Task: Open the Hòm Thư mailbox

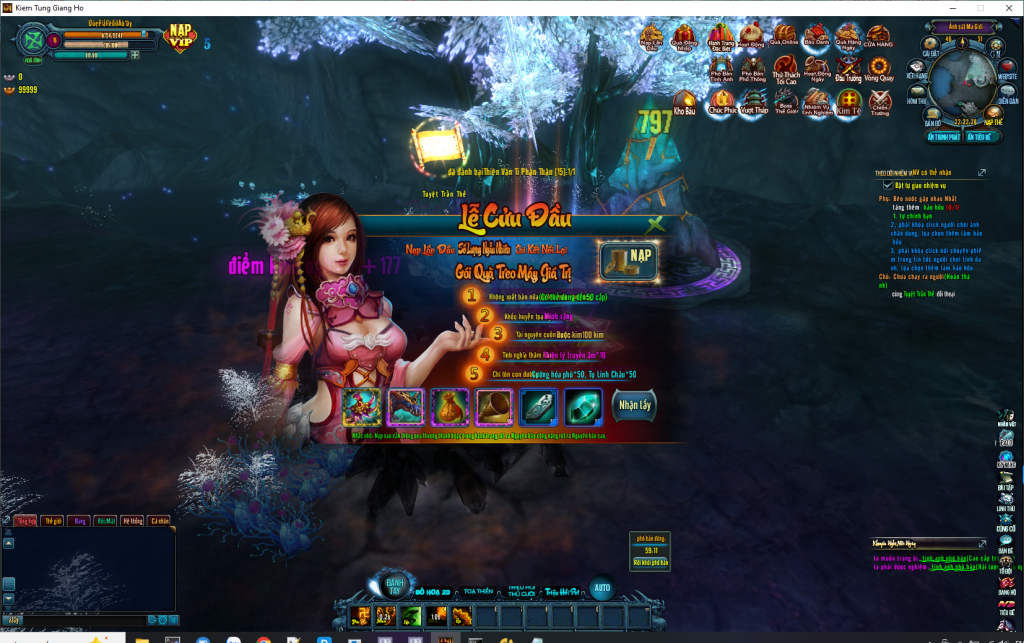Action: coord(917,96)
